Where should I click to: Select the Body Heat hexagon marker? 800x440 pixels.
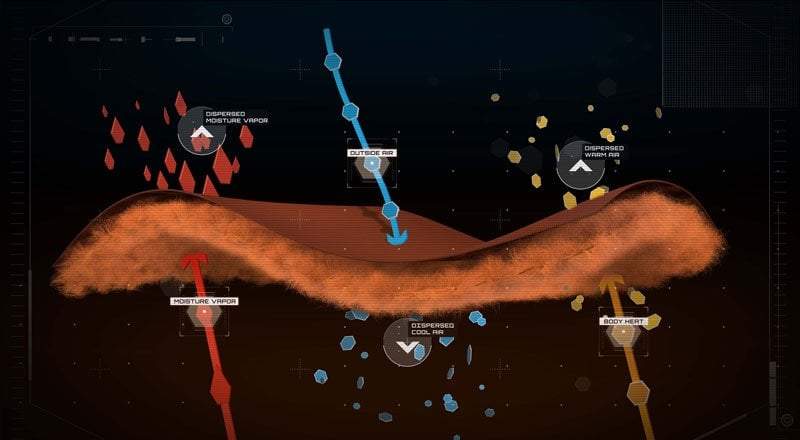point(623,334)
